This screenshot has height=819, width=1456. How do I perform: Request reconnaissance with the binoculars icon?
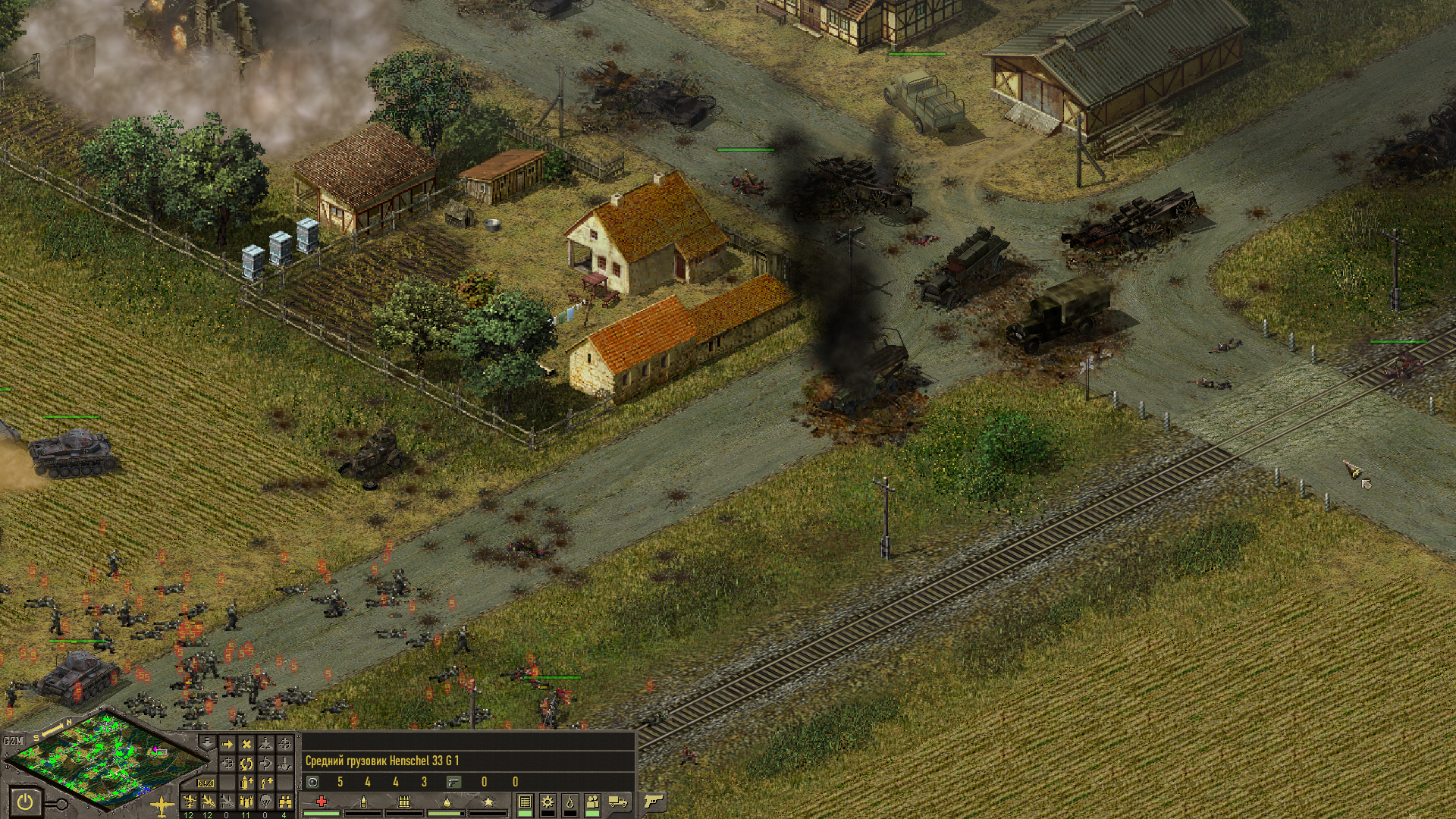coord(285,802)
